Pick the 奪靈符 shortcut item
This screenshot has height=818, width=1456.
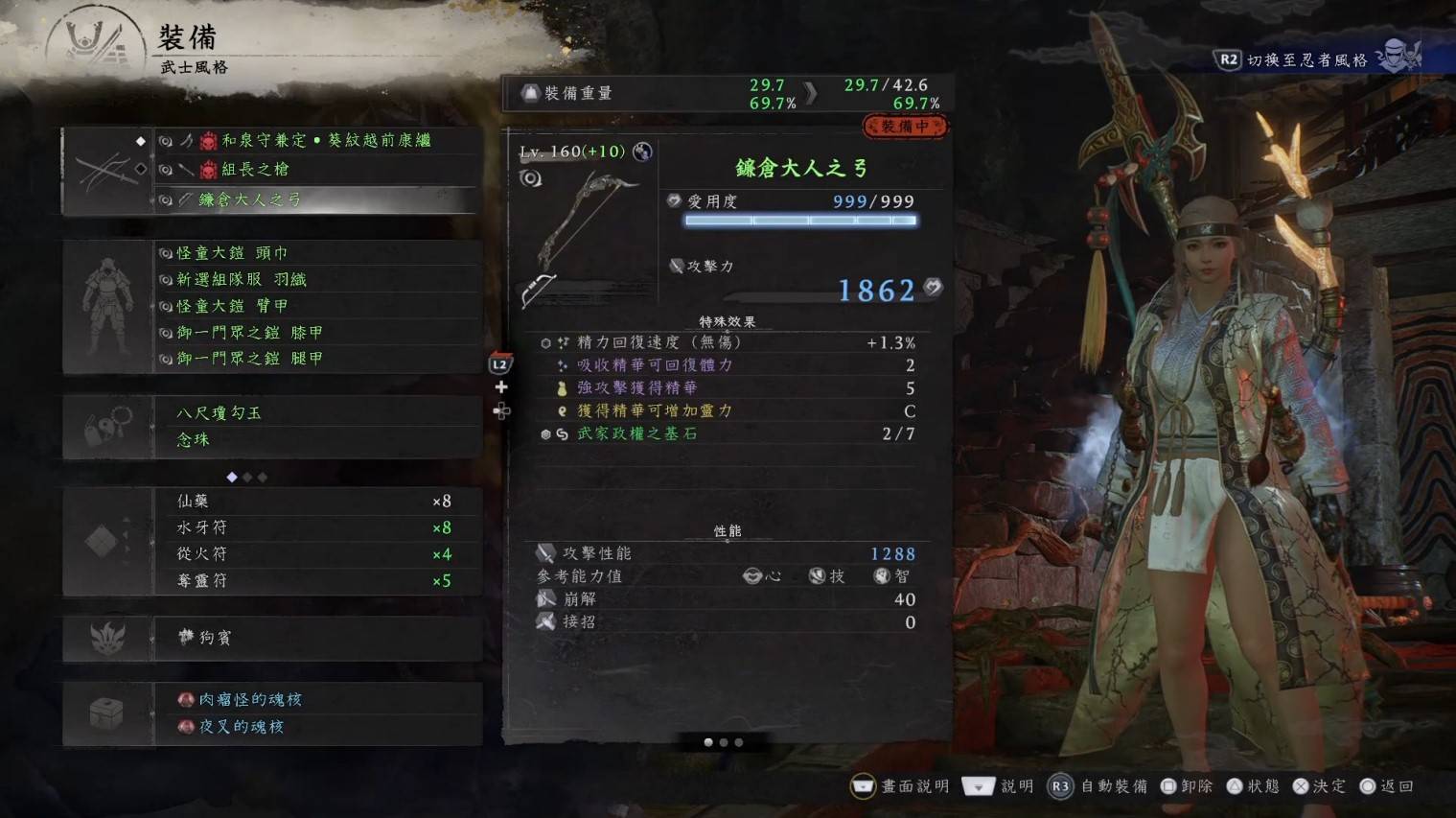coord(202,581)
